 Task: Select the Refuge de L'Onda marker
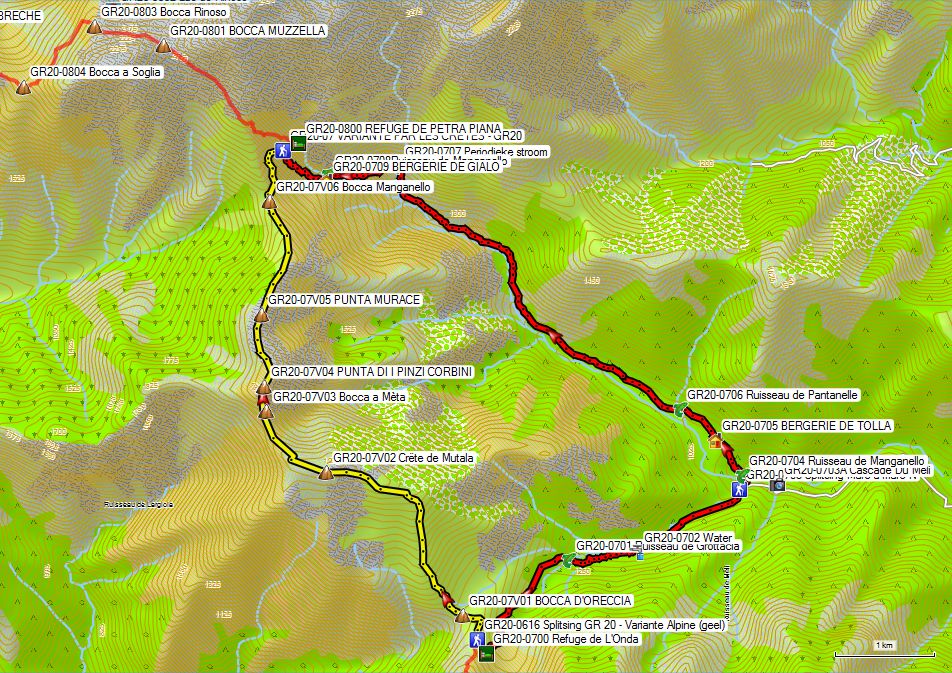486,654
